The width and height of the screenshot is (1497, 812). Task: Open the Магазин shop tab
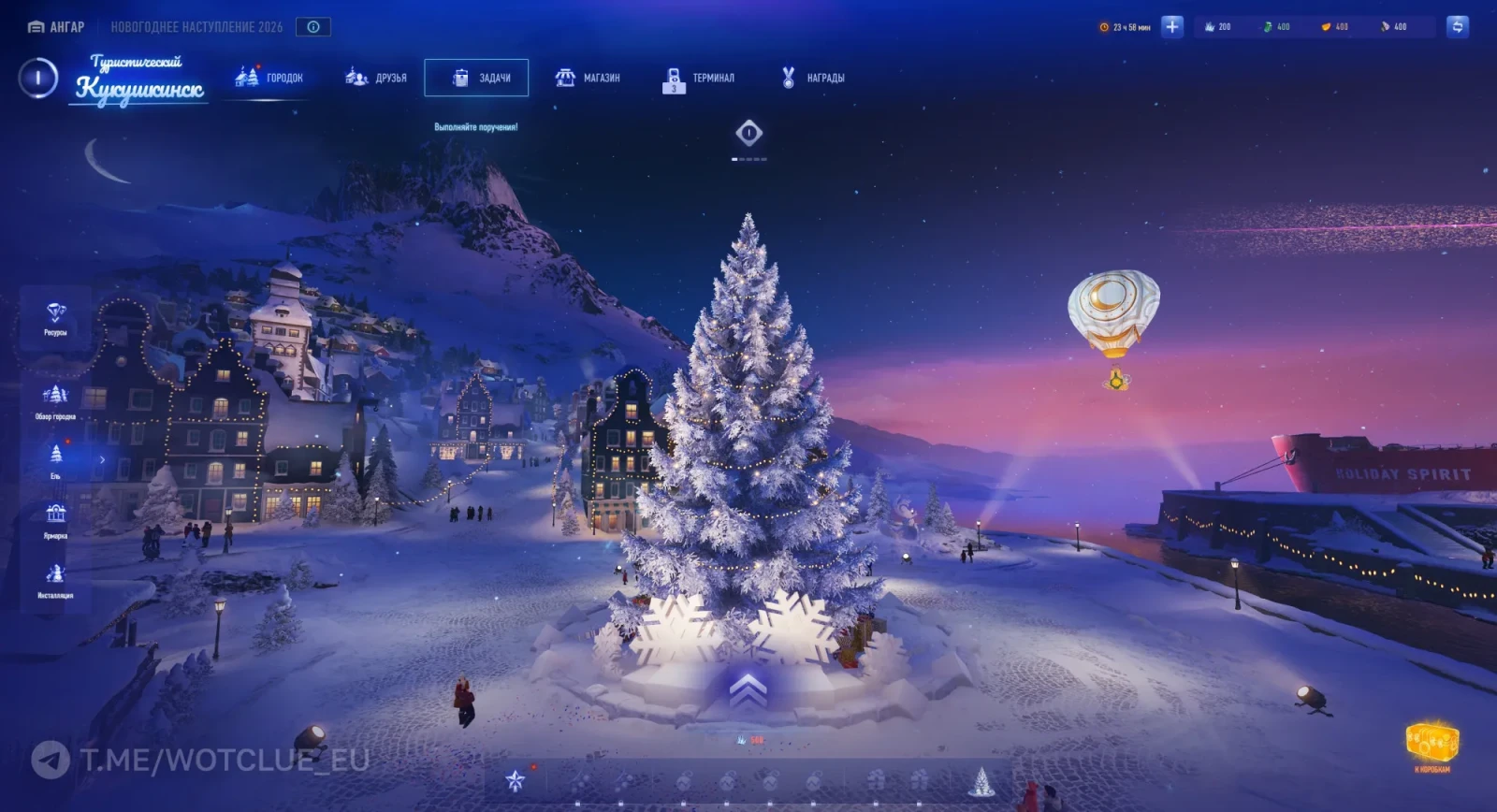pos(588,78)
